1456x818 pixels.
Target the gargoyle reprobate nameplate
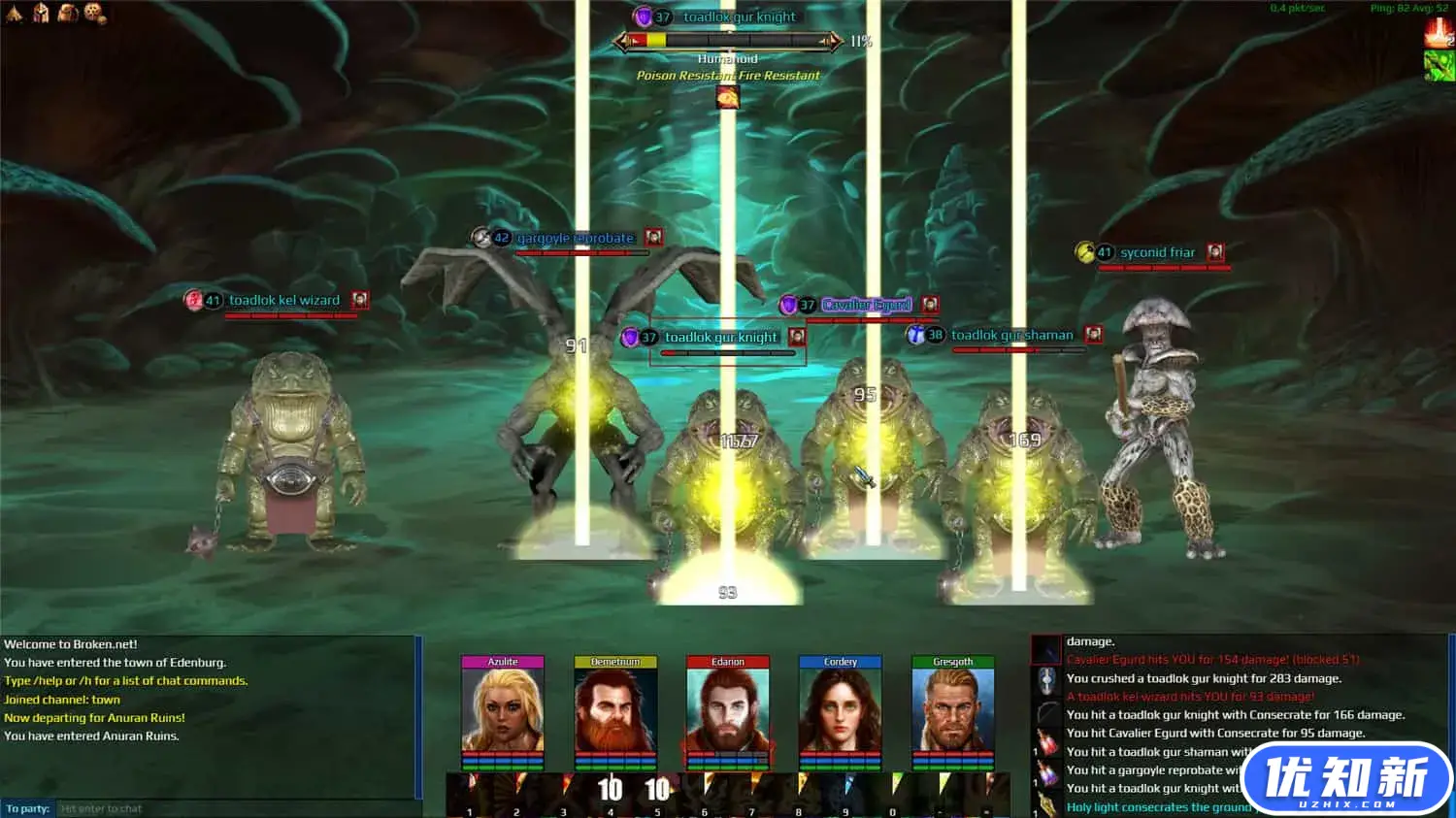coord(575,238)
